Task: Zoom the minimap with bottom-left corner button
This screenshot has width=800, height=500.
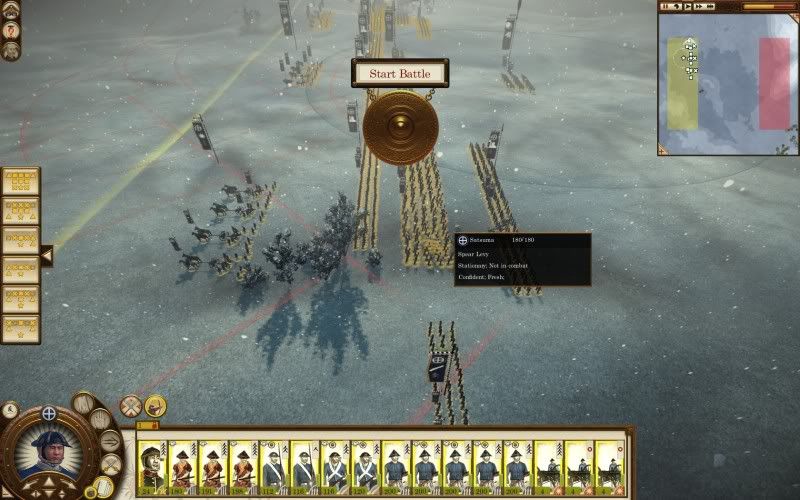Action: pos(663,150)
